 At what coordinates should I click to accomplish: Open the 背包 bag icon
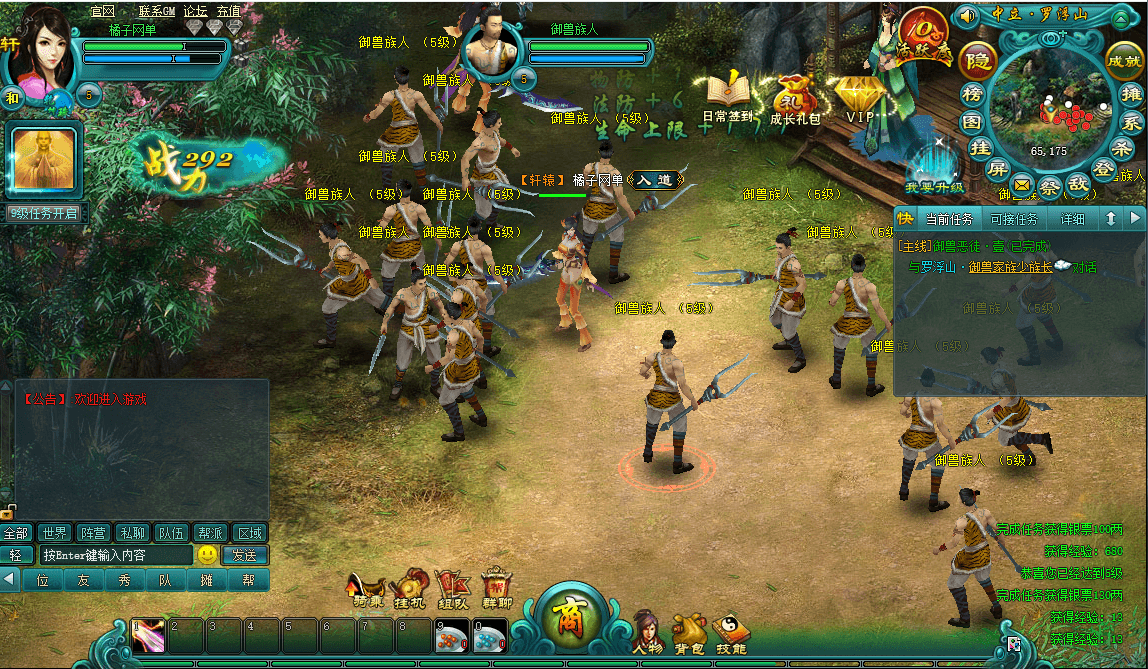(x=688, y=630)
